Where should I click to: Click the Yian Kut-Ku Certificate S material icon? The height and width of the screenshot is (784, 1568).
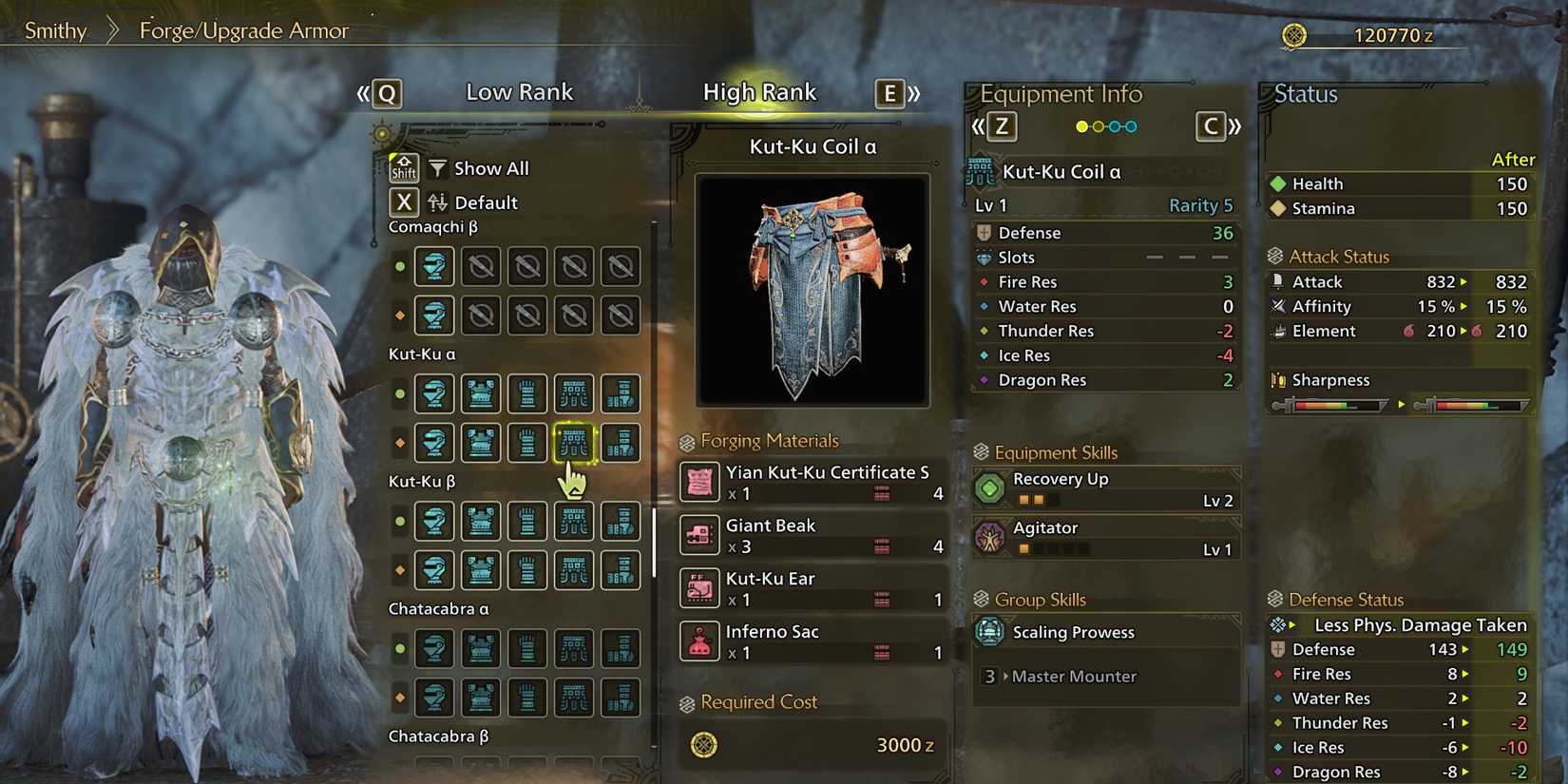click(x=699, y=483)
